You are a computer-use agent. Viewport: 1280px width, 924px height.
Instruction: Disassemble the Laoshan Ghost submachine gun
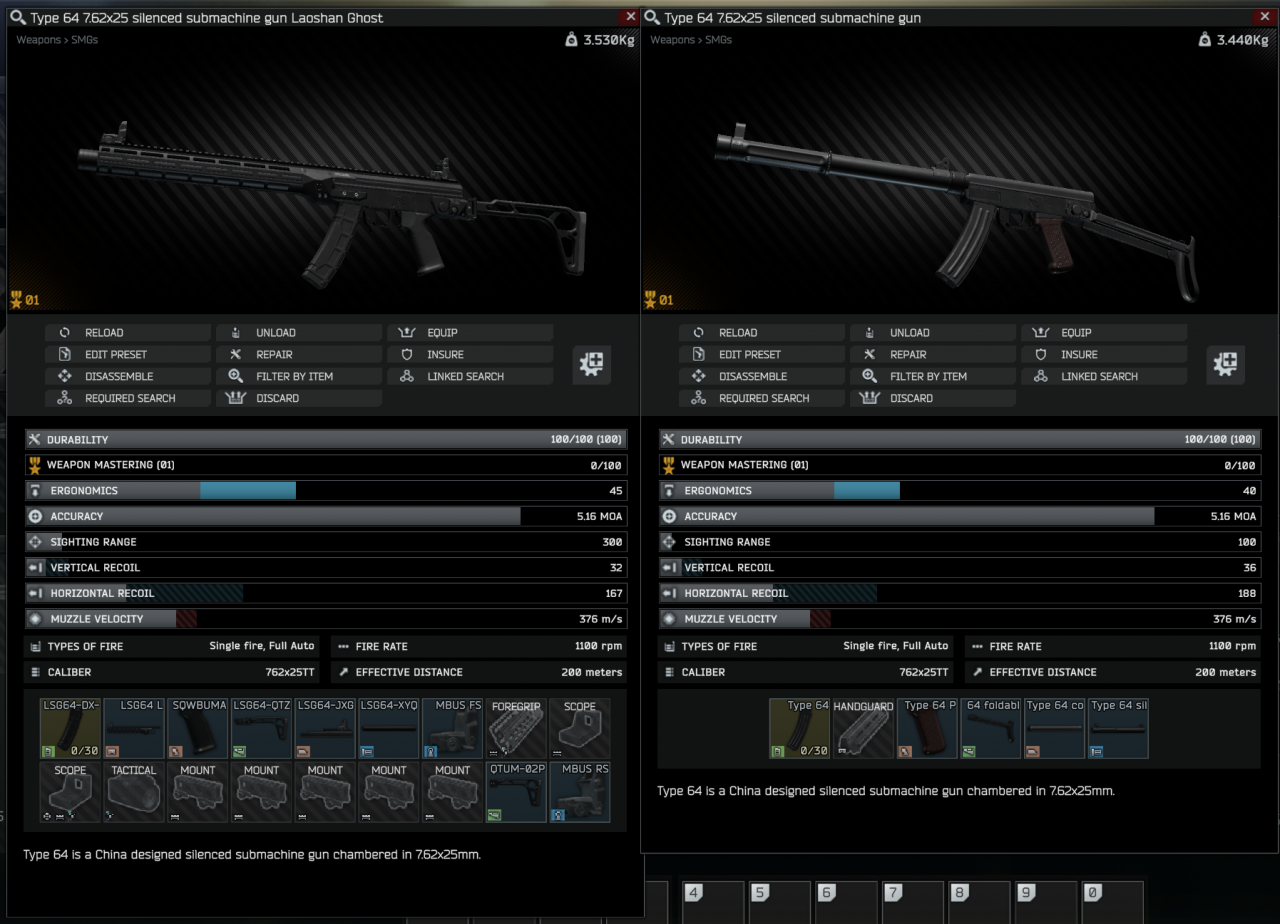point(118,376)
